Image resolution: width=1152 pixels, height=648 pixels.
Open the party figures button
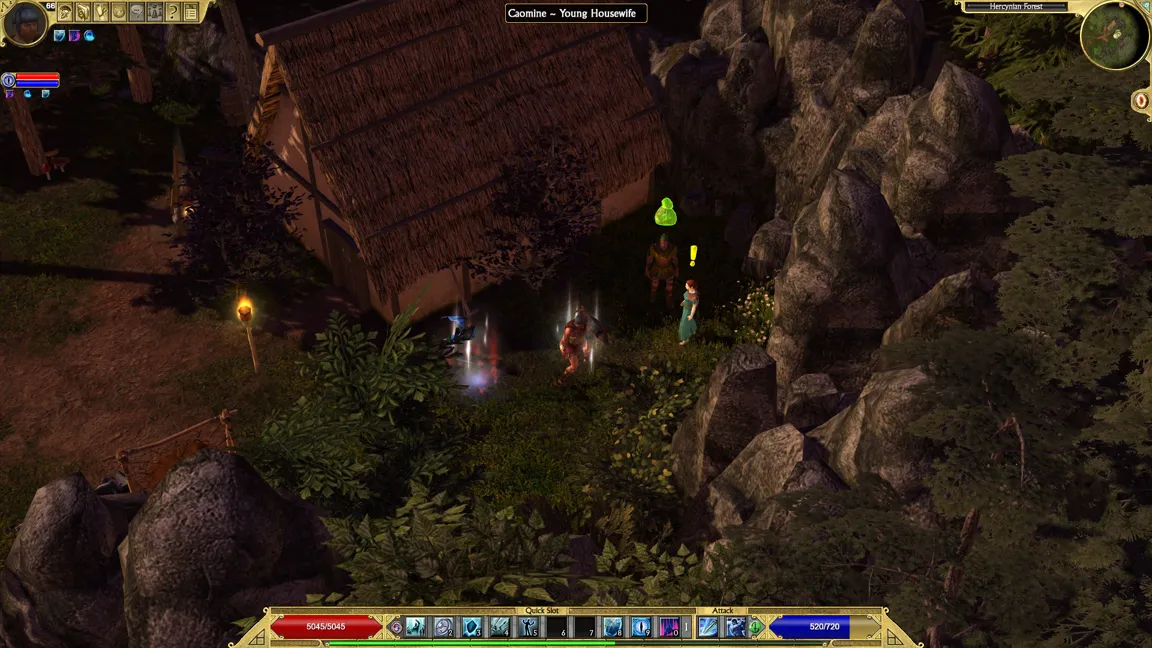pos(155,12)
